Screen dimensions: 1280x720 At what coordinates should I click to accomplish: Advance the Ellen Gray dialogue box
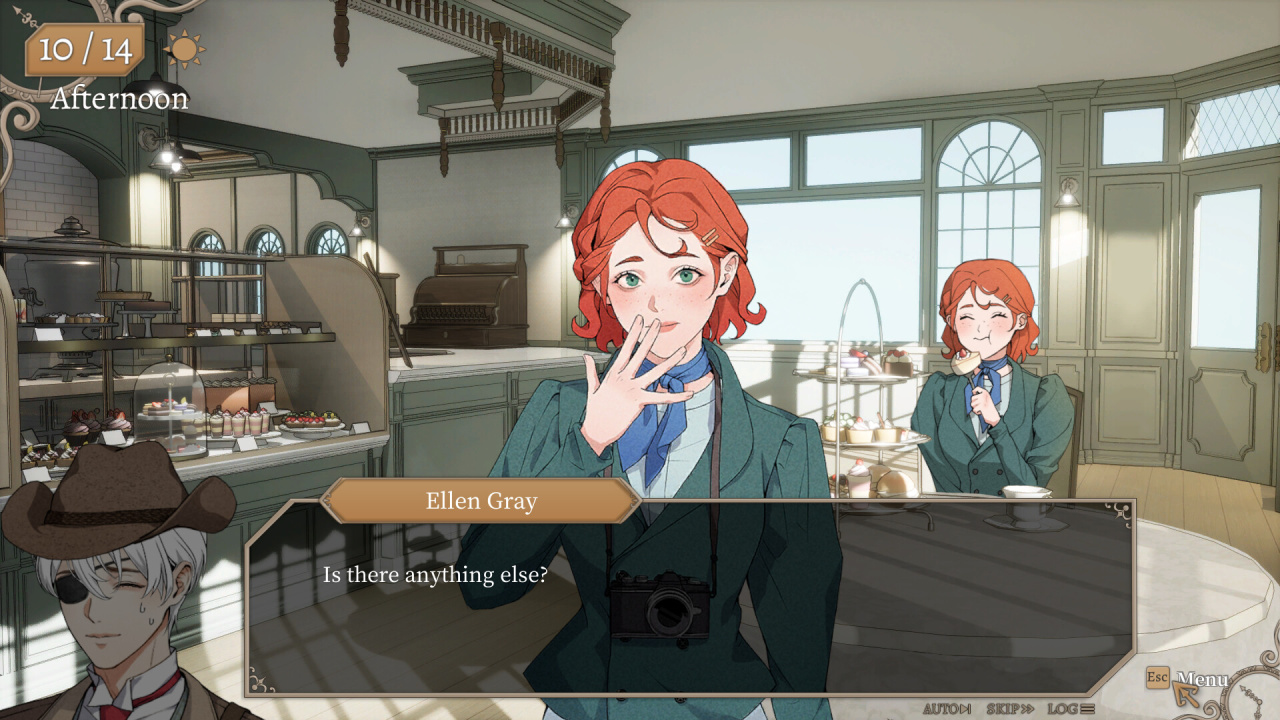(690, 600)
